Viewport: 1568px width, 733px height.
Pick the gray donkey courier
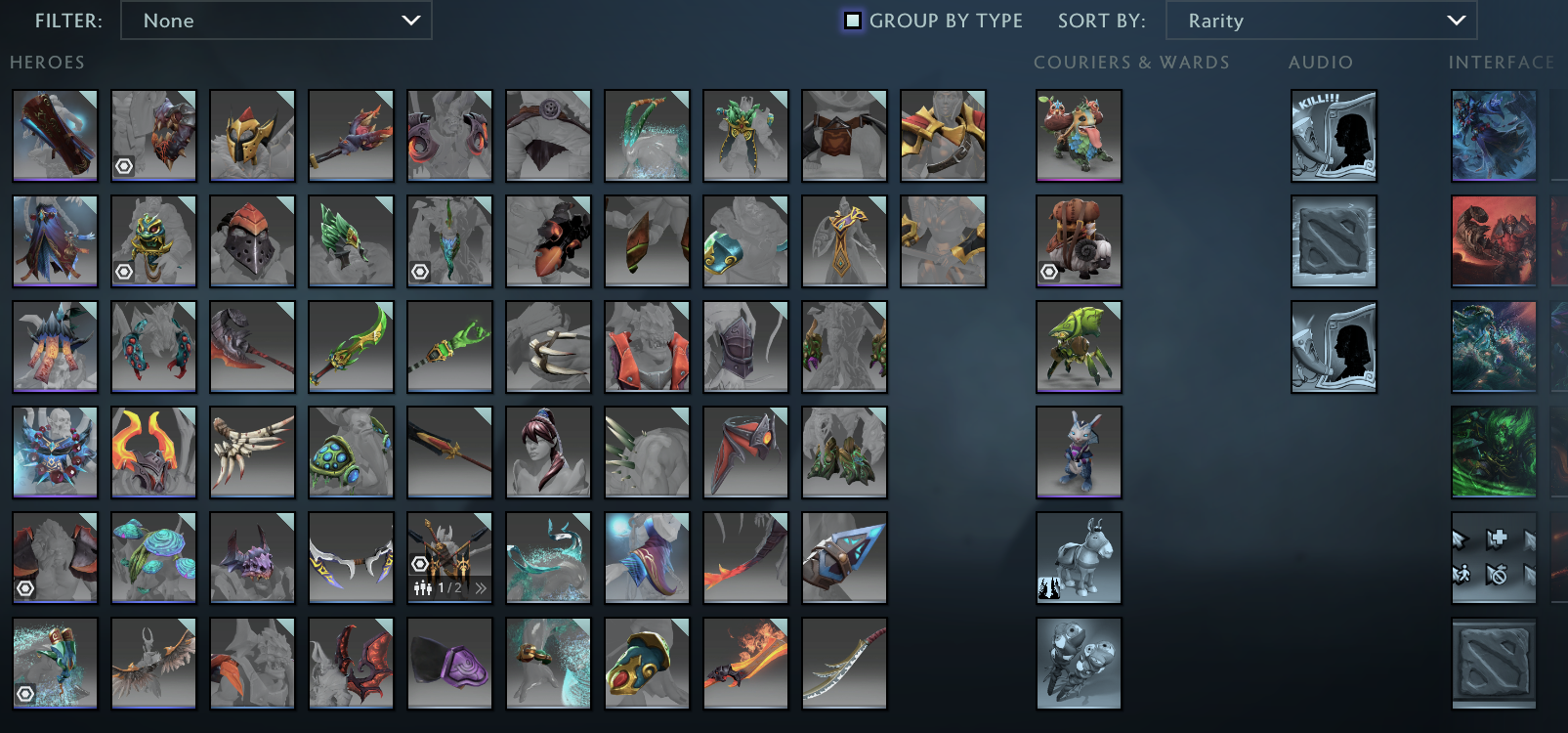pos(1079,557)
